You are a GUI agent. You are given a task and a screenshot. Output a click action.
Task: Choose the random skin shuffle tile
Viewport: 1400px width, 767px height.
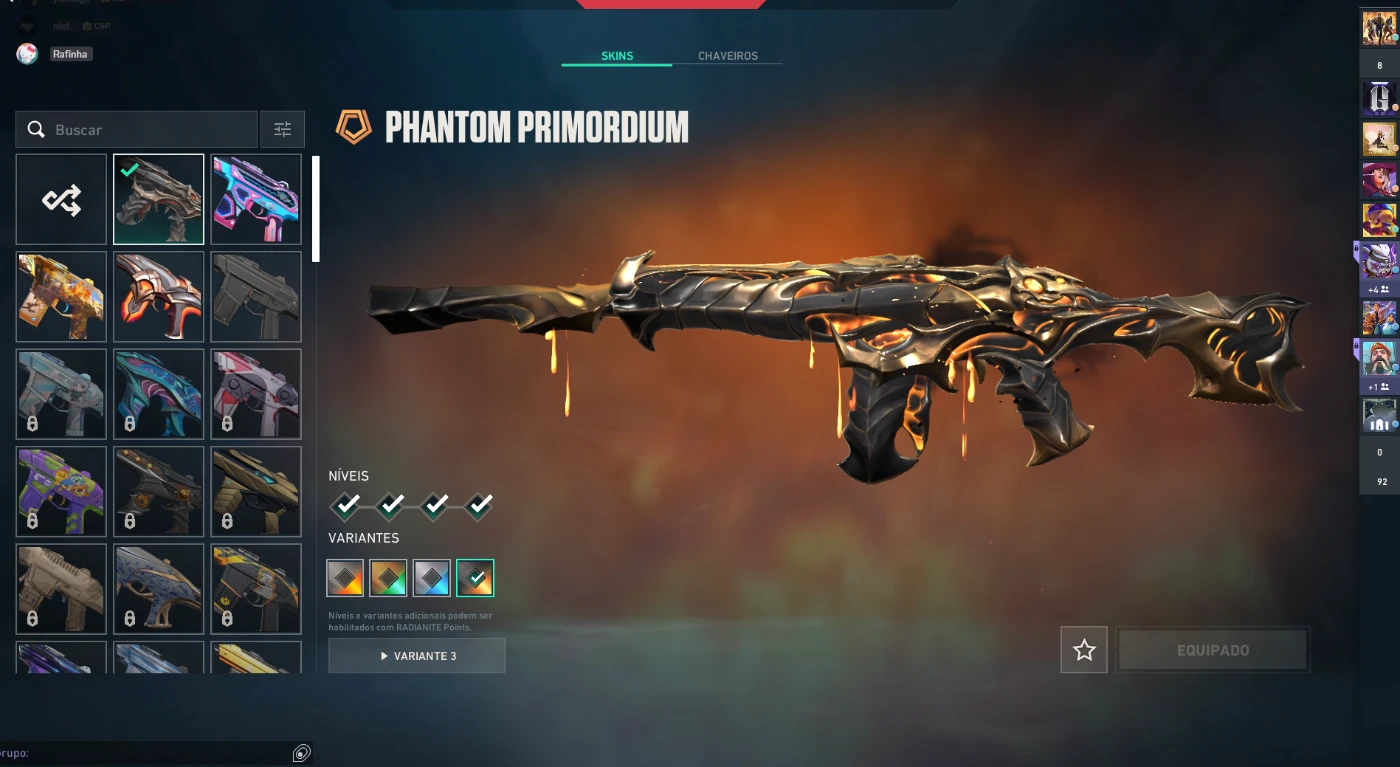[61, 200]
